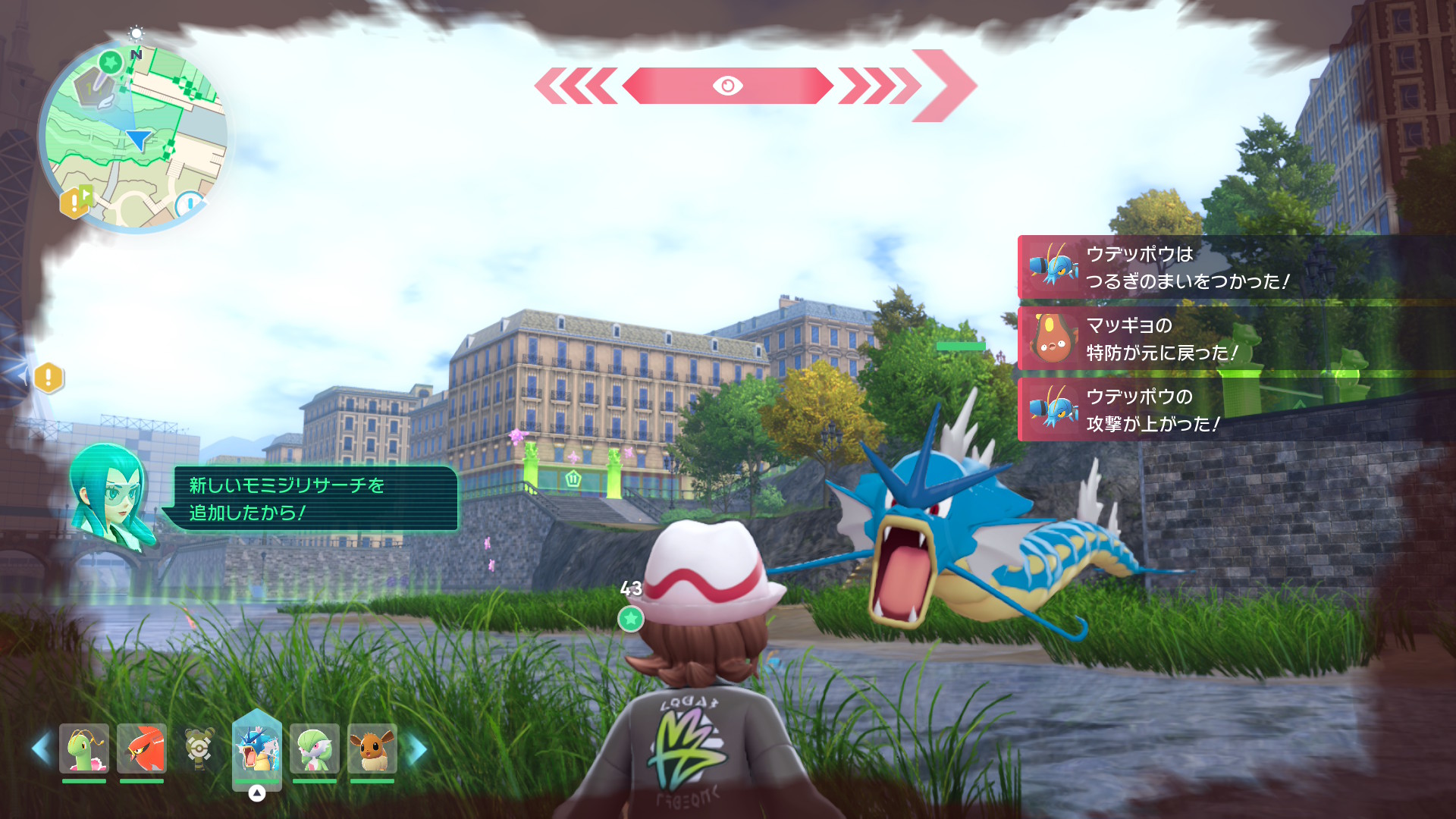This screenshot has height=819, width=1456.
Task: Open the yellow exclamation alert at left edge
Action: pos(48,377)
